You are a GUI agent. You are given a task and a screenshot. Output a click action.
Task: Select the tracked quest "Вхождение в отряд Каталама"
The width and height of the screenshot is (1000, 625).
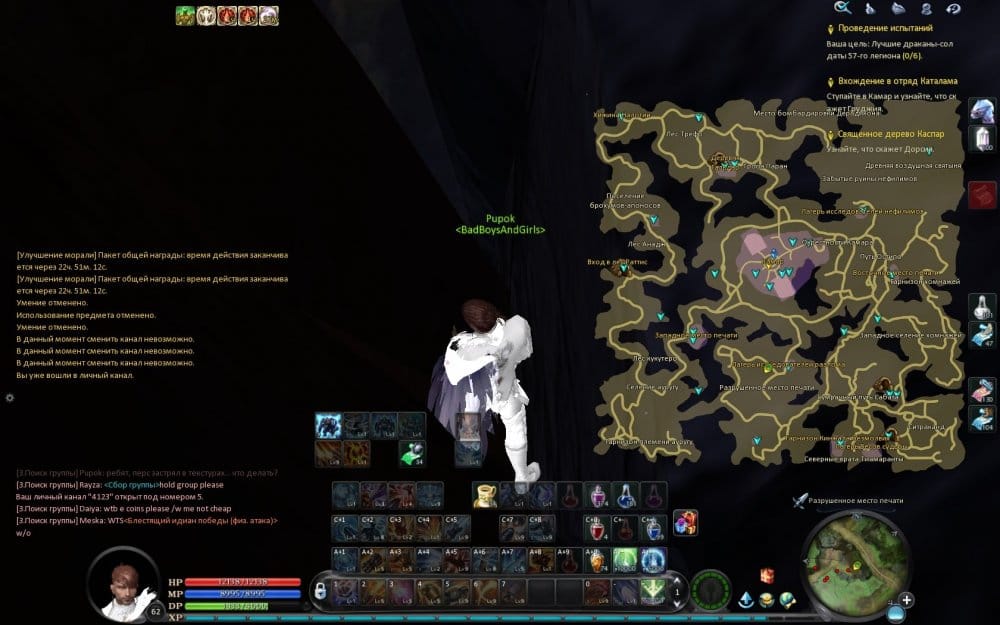tap(897, 81)
